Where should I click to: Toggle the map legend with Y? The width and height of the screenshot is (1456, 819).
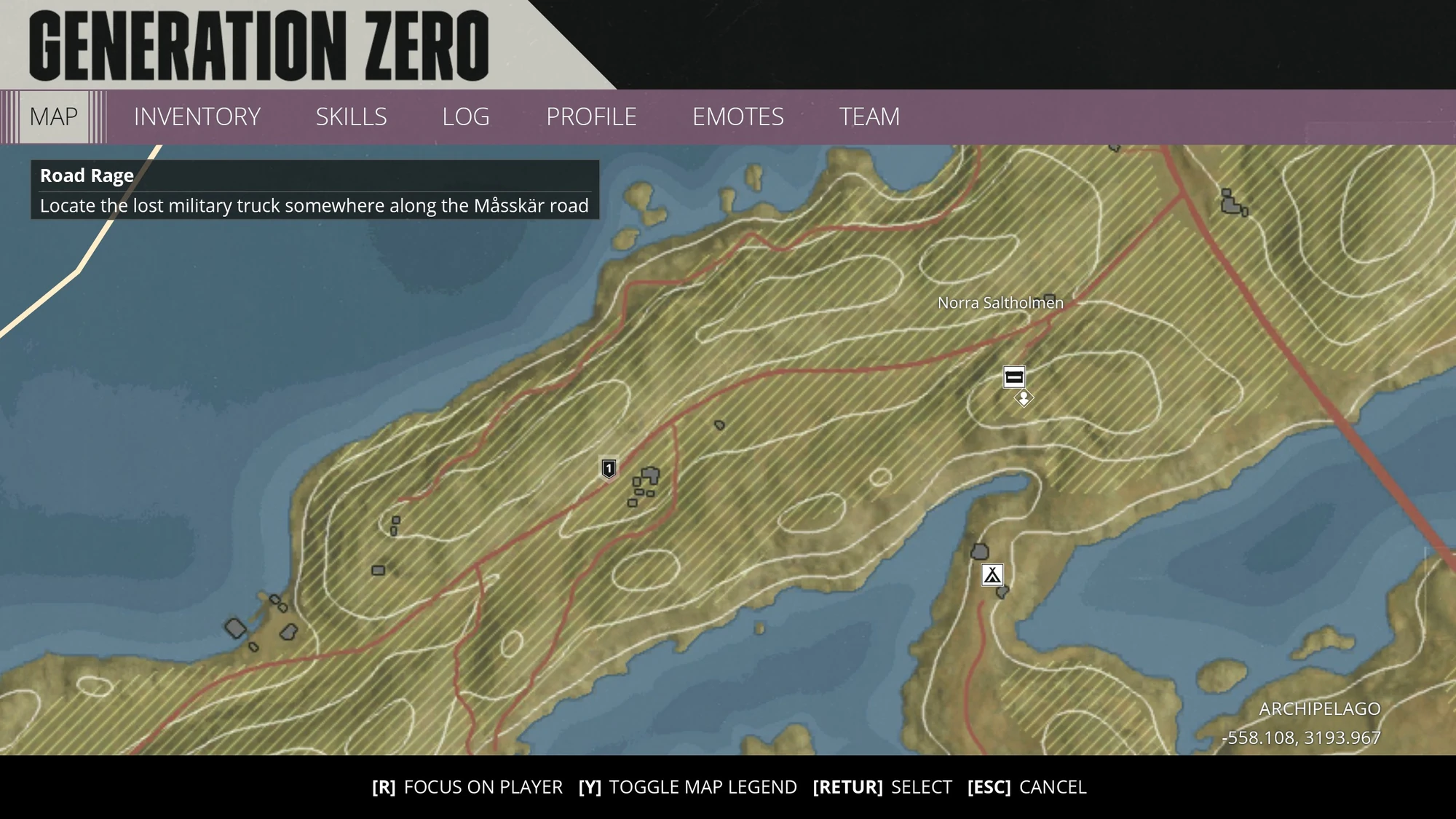(x=687, y=787)
